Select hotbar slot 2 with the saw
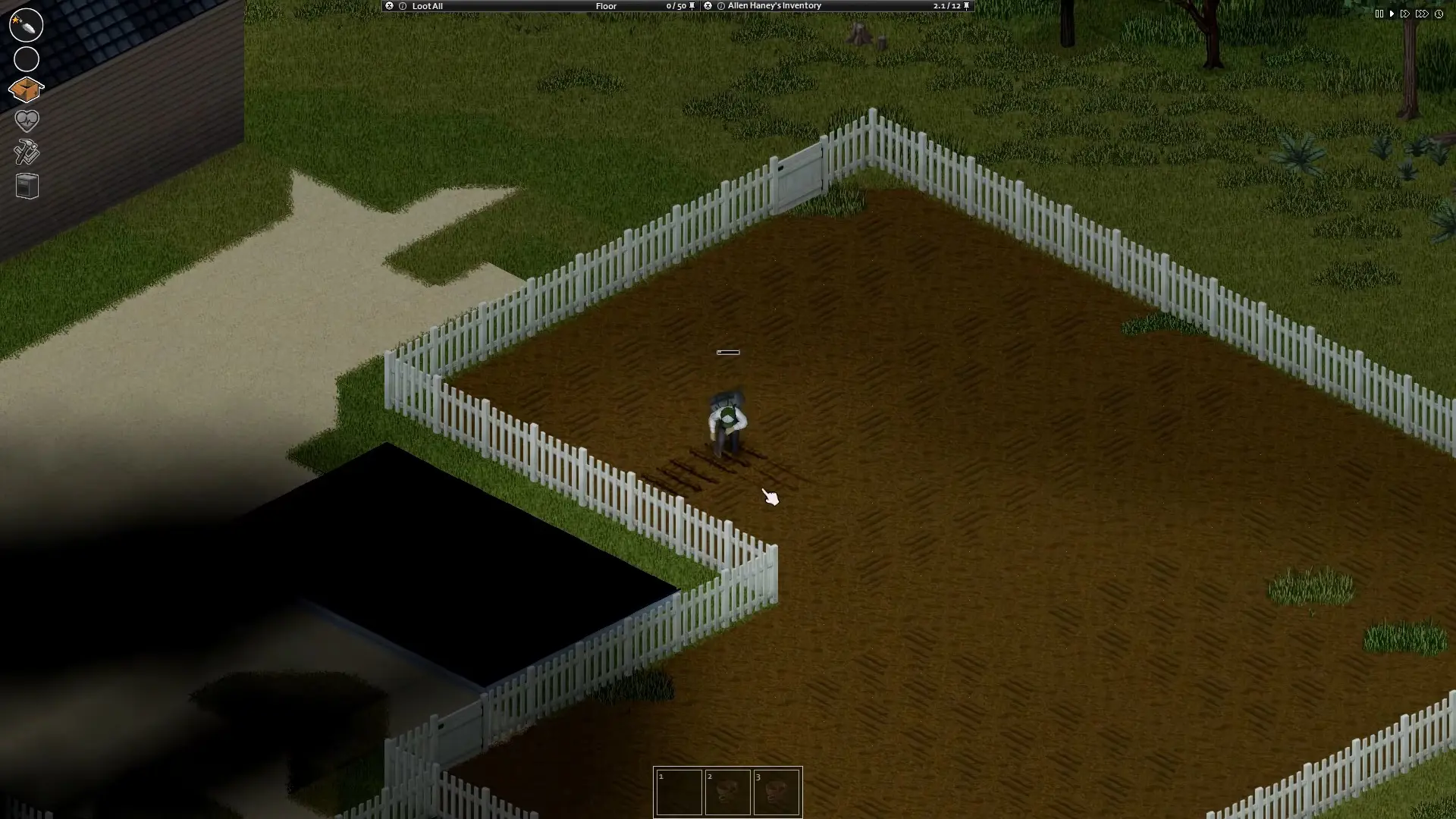Screen dimensions: 1456x819 tap(728, 792)
